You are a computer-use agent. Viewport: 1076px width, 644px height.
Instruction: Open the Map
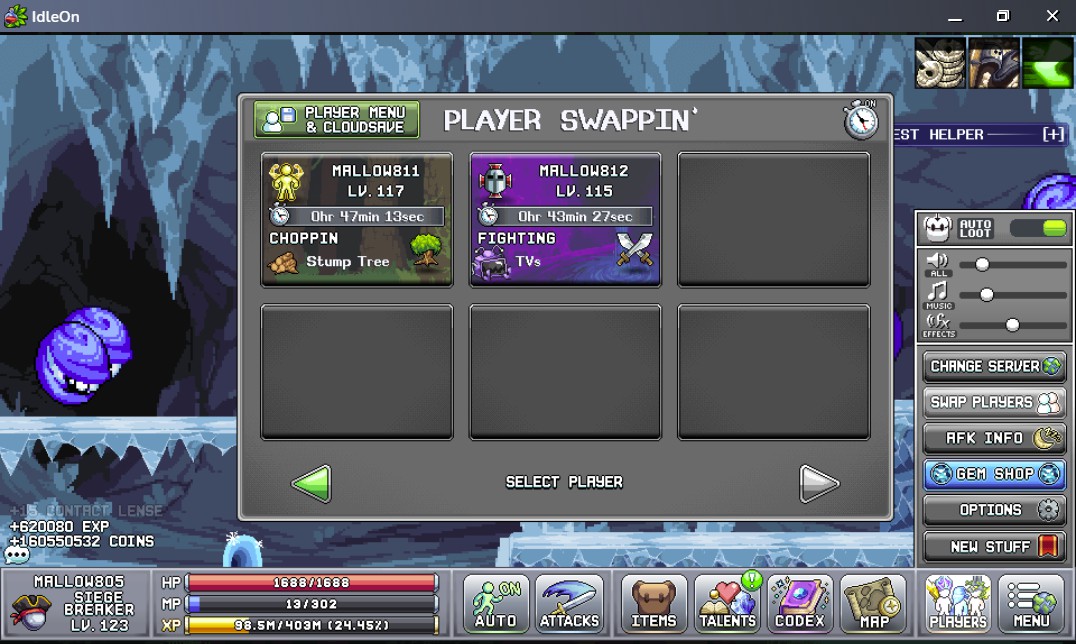(873, 604)
